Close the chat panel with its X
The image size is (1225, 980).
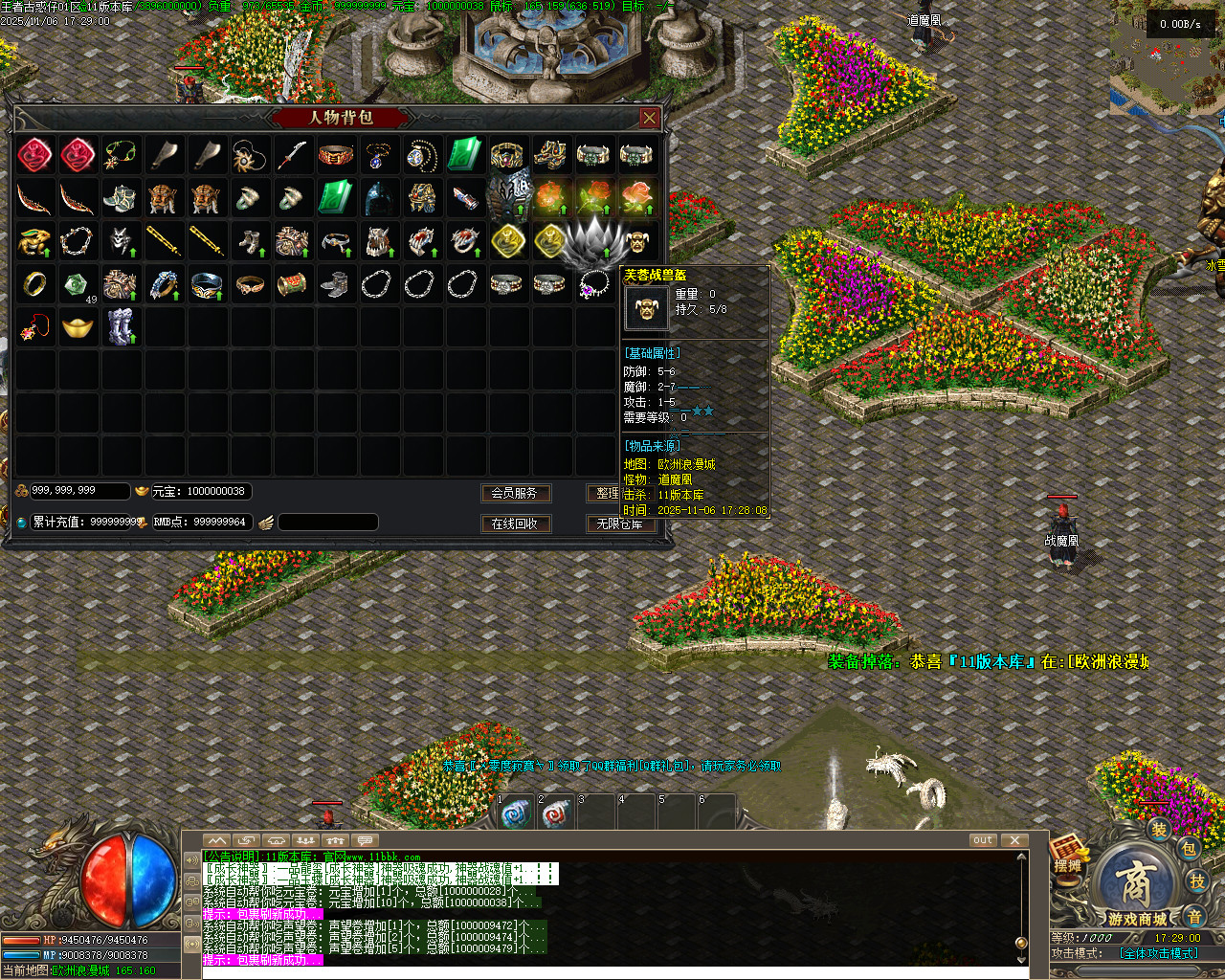(x=1014, y=840)
